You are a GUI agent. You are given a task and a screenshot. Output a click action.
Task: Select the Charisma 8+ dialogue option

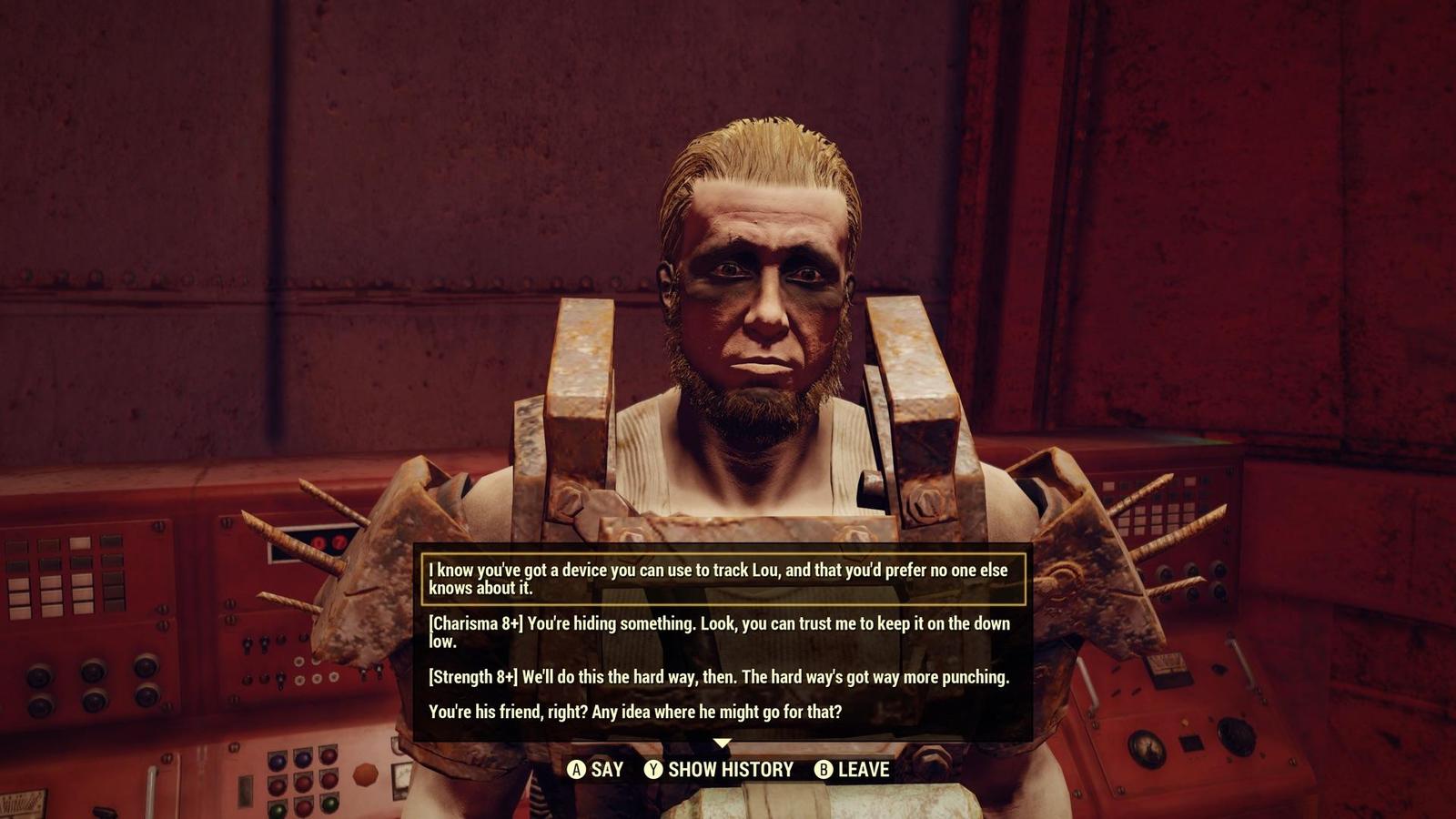[719, 632]
